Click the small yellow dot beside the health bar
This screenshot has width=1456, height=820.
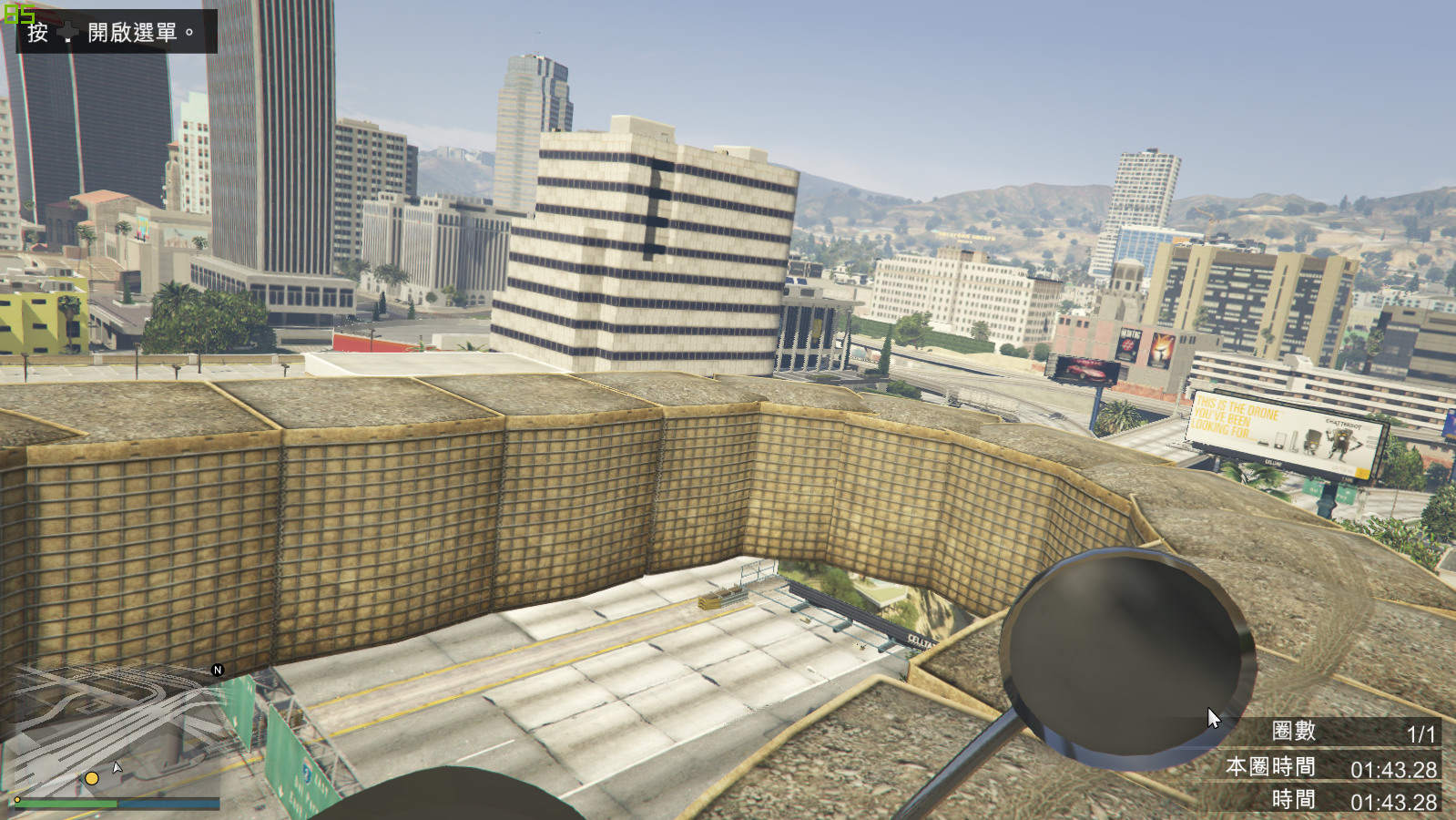pos(17,800)
